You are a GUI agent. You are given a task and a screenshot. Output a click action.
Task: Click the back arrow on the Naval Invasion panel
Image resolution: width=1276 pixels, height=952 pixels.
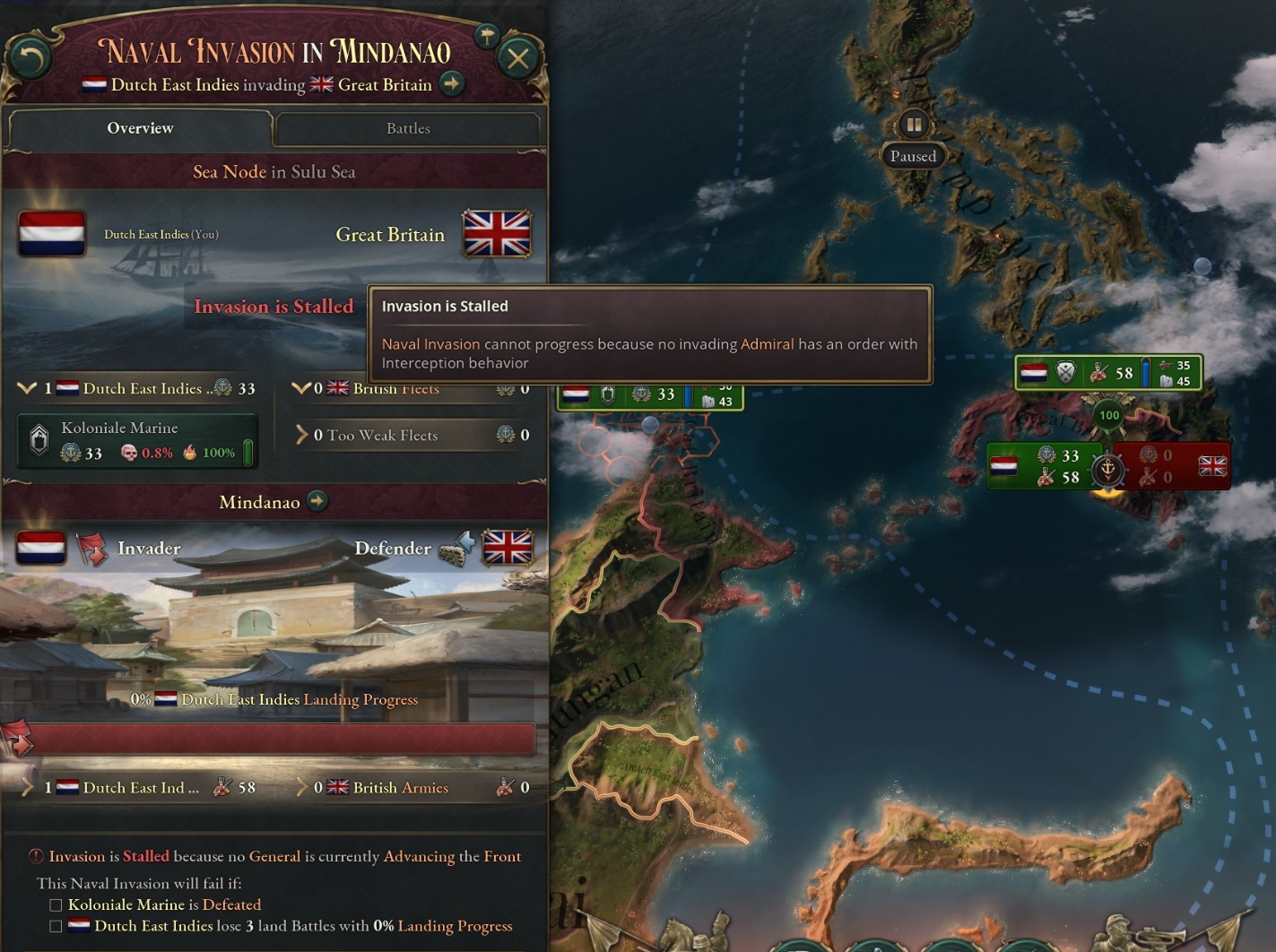click(31, 57)
